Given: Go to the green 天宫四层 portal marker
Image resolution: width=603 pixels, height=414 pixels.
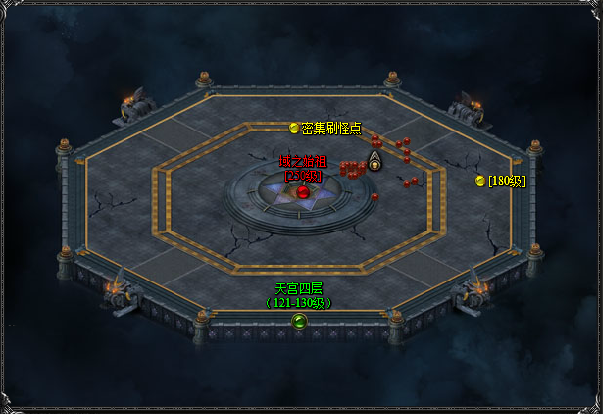Looking at the screenshot, I should pos(298,320).
